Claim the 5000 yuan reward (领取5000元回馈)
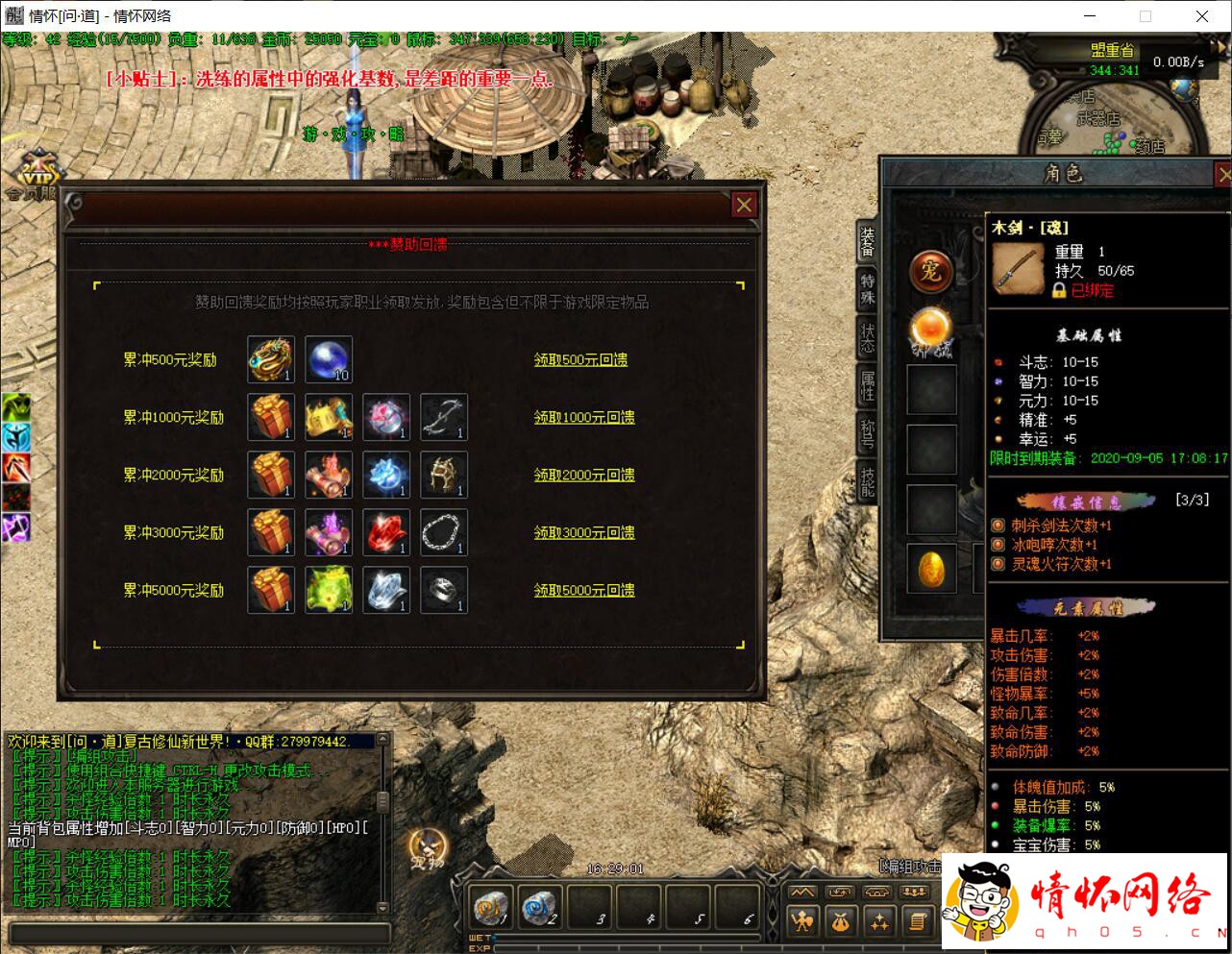 pos(584,590)
